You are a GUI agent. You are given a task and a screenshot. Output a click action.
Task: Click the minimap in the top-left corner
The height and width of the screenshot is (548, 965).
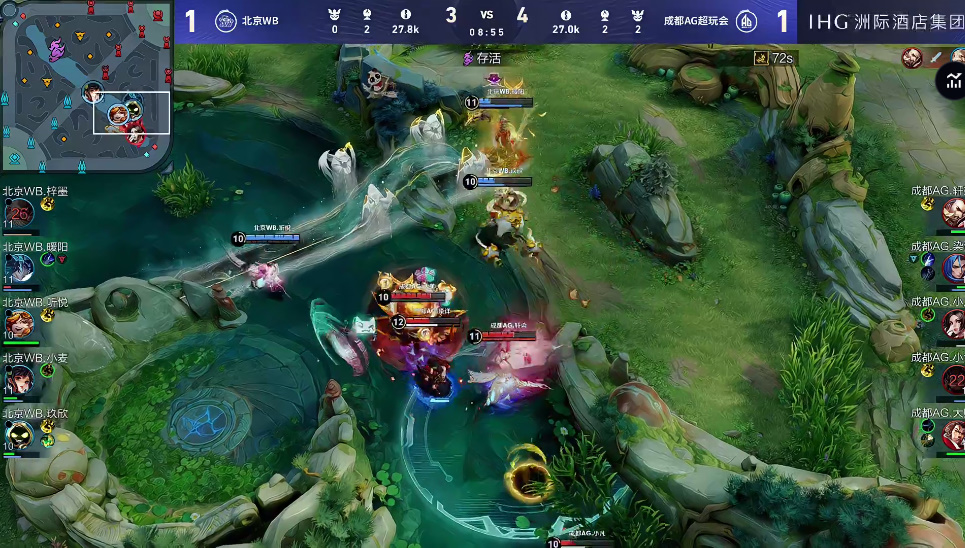[x=86, y=86]
